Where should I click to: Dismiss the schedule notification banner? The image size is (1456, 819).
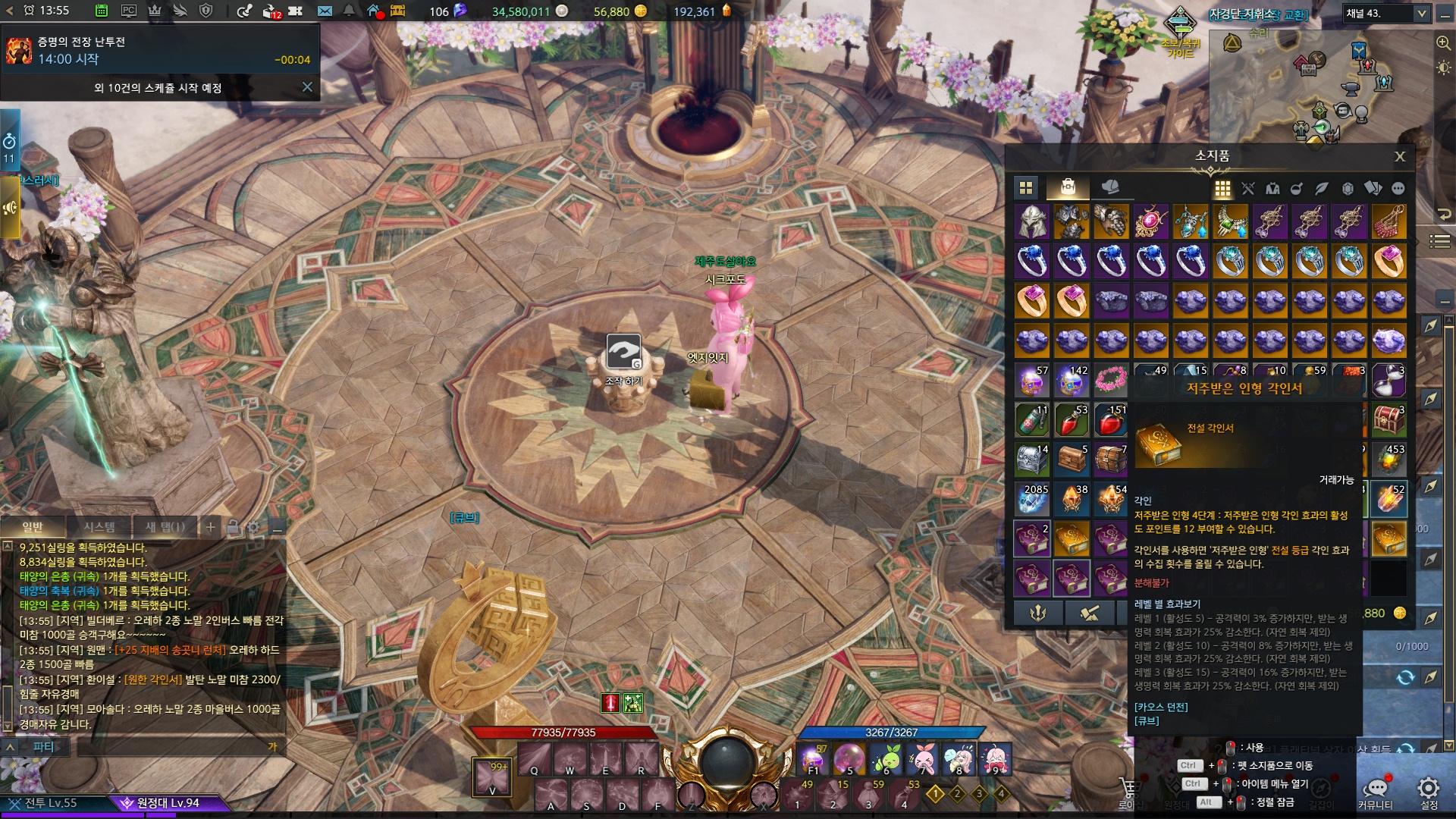307,87
